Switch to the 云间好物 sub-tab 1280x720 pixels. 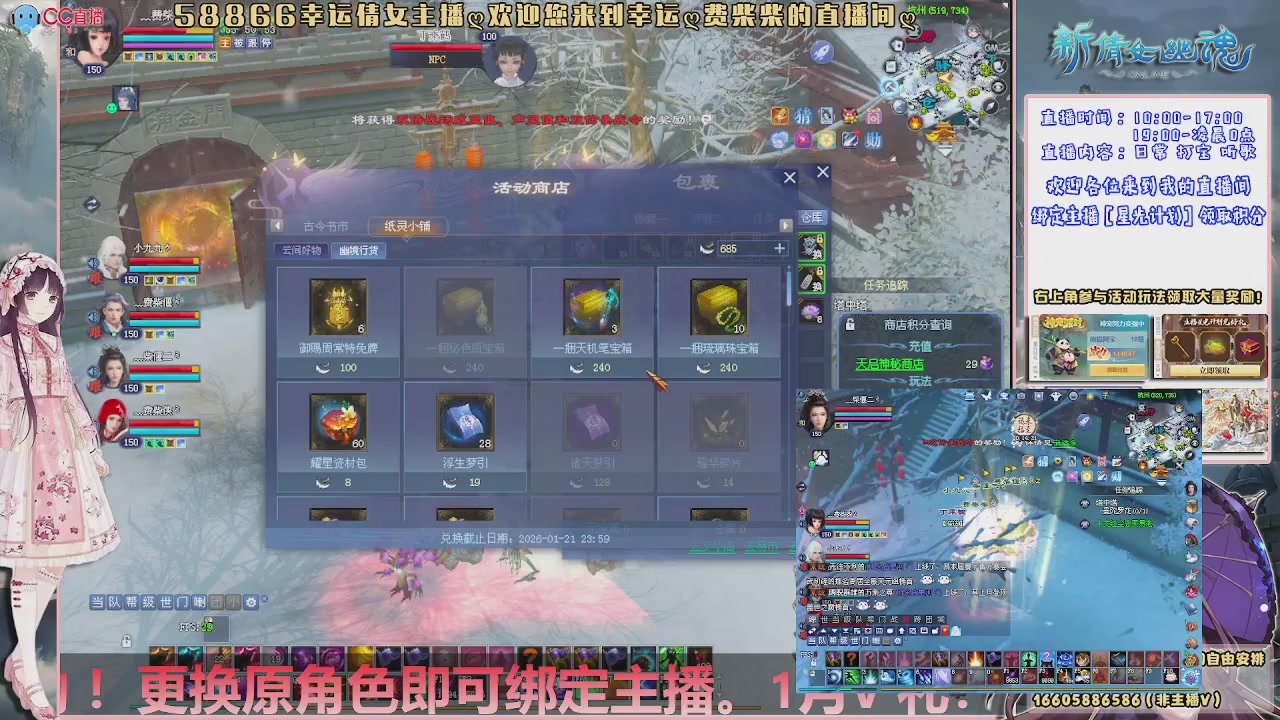(x=301, y=251)
